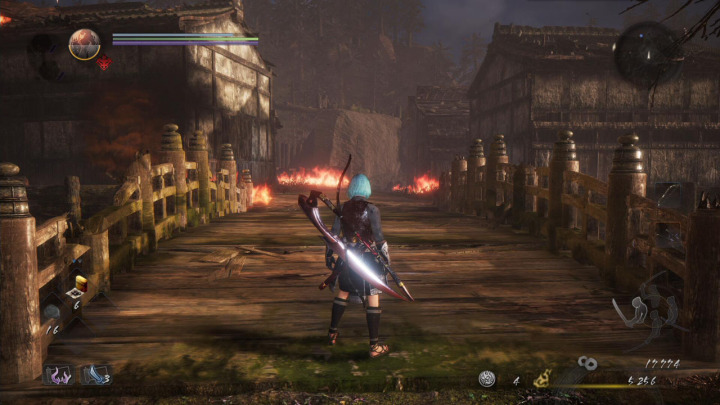
Task: Use the yellow elixir shortcut item
Action: click(80, 284)
